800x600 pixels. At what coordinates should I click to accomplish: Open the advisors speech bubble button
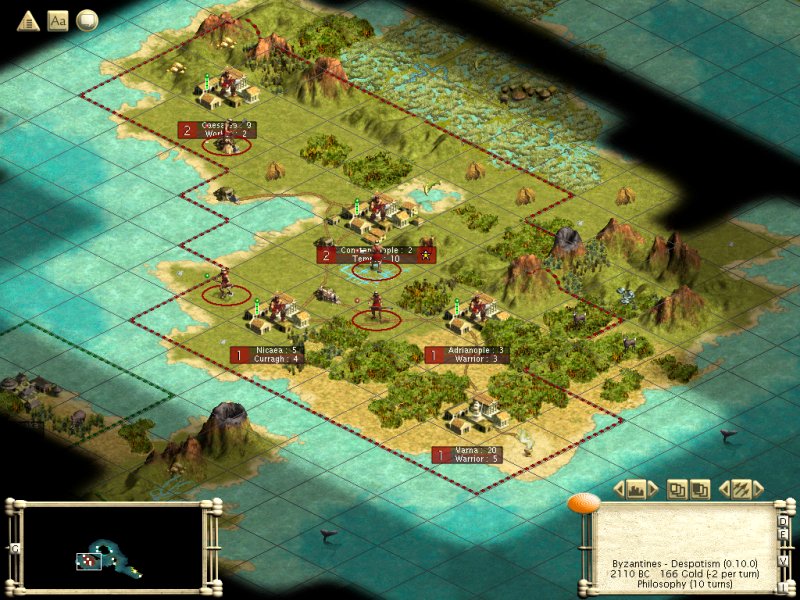pyautogui.click(x=87, y=20)
